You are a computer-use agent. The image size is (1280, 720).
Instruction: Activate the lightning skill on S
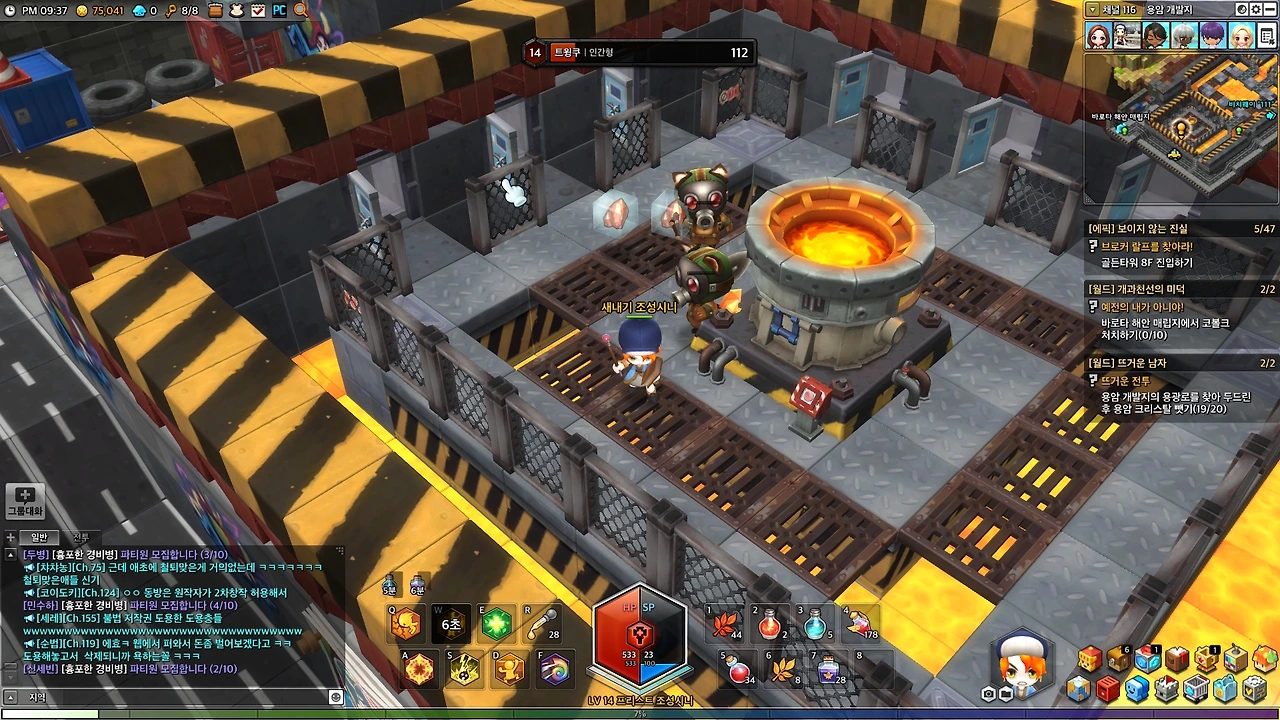464,669
